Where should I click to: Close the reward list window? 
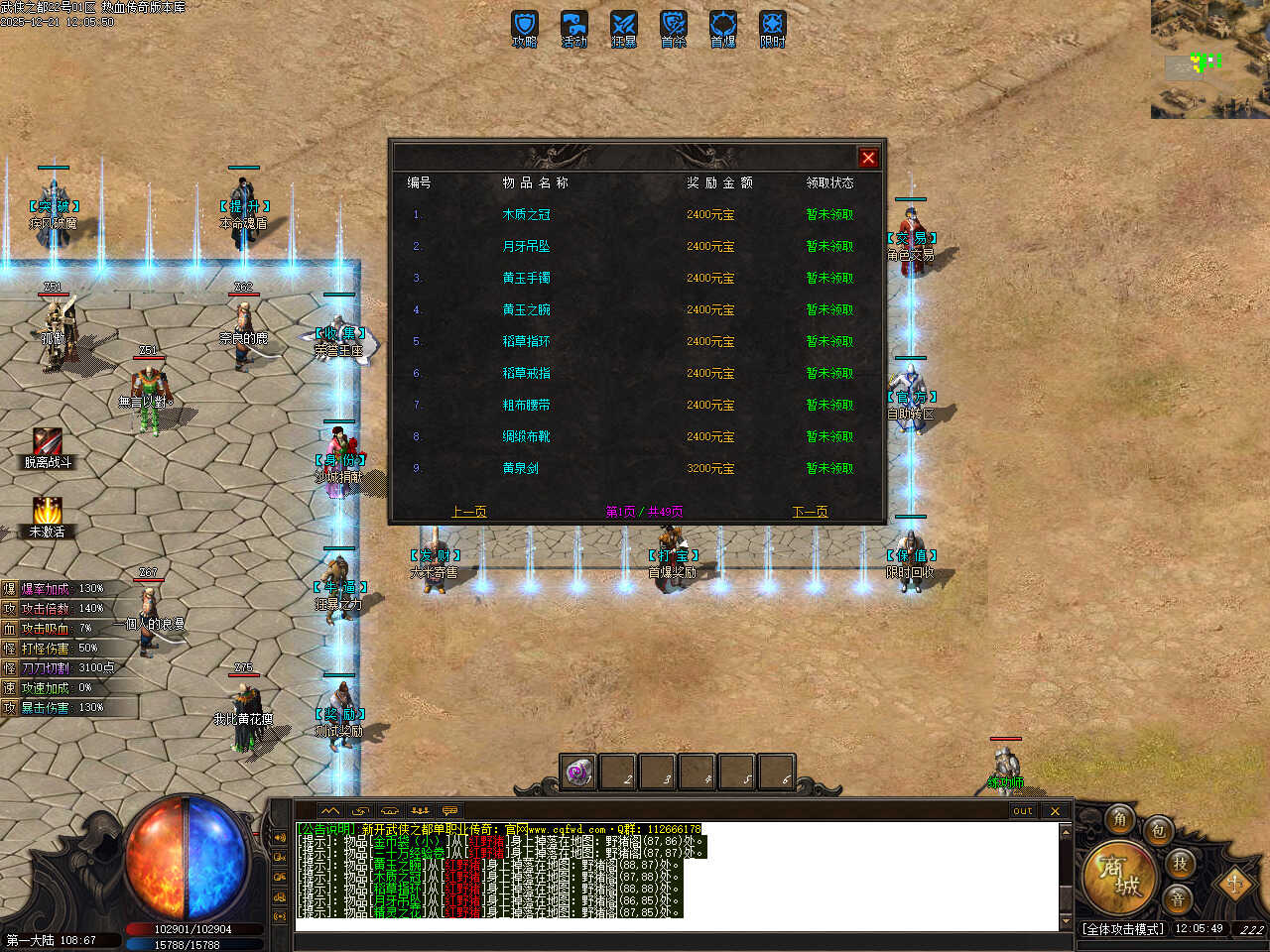pos(868,158)
